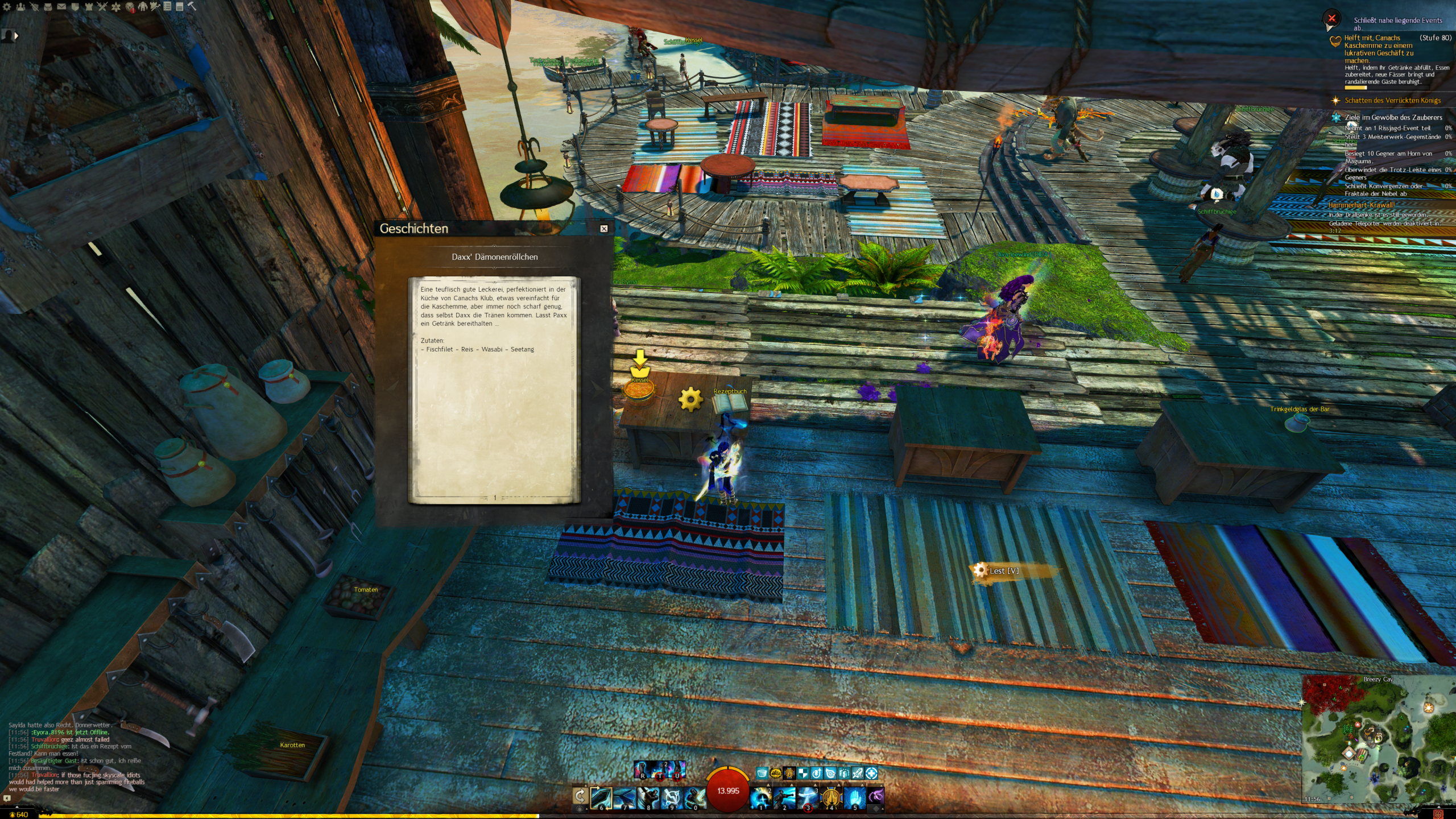Activate the healing skill in slot 1
The width and height of the screenshot is (1456, 819).
(760, 797)
